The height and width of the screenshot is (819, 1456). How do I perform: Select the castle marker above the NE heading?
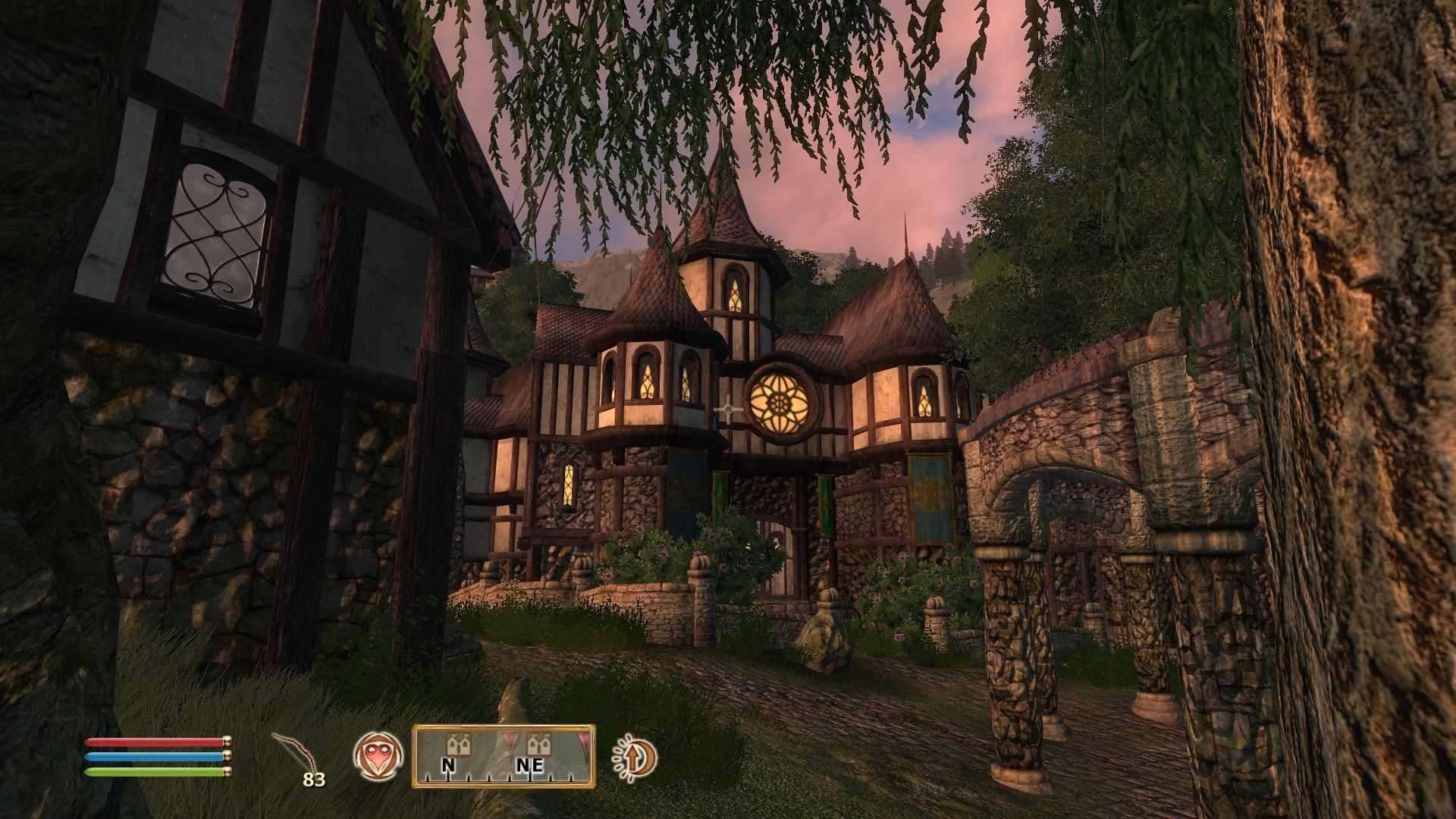click(x=538, y=742)
